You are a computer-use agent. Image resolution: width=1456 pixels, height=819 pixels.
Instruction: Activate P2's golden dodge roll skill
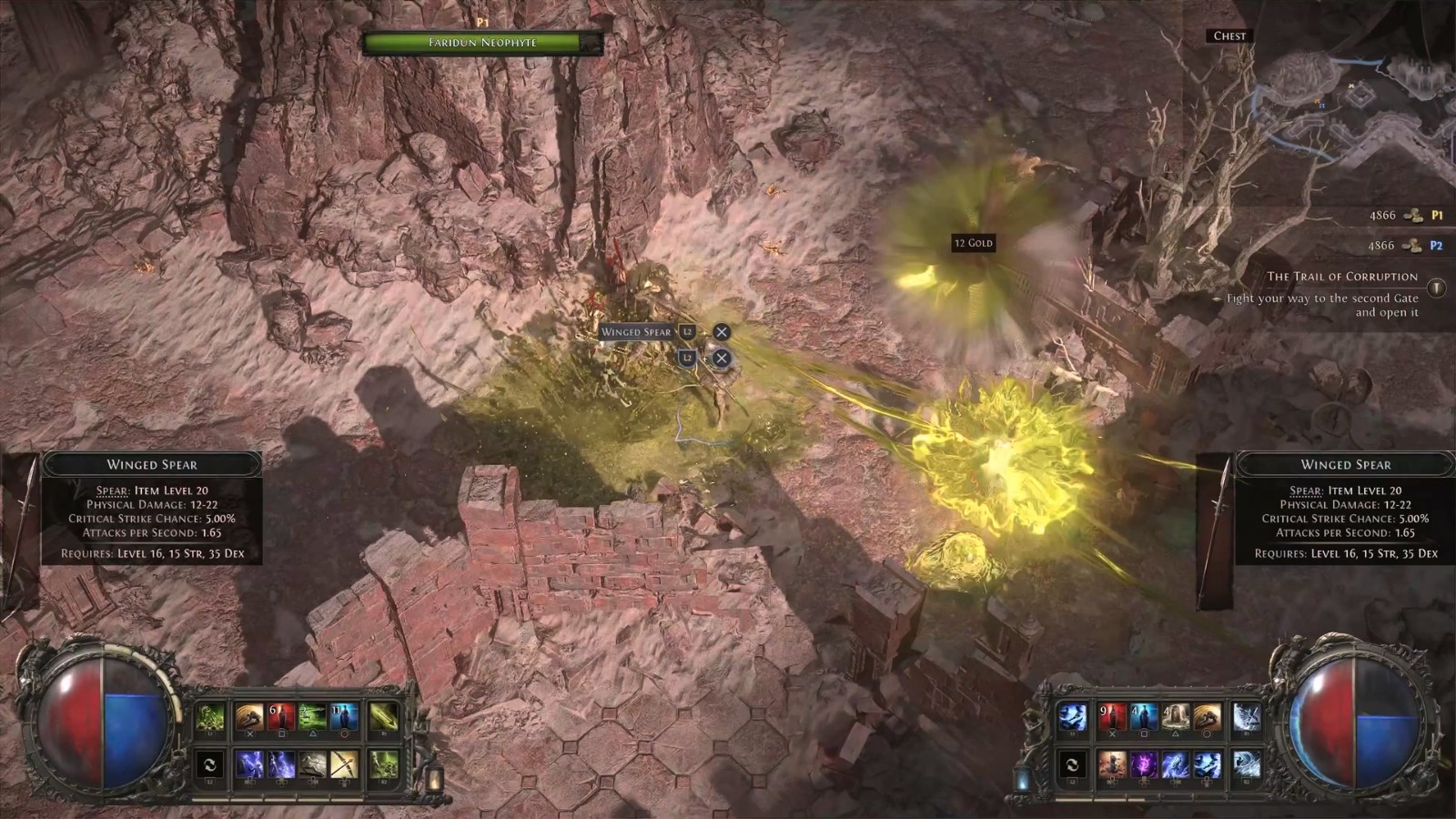click(1207, 718)
